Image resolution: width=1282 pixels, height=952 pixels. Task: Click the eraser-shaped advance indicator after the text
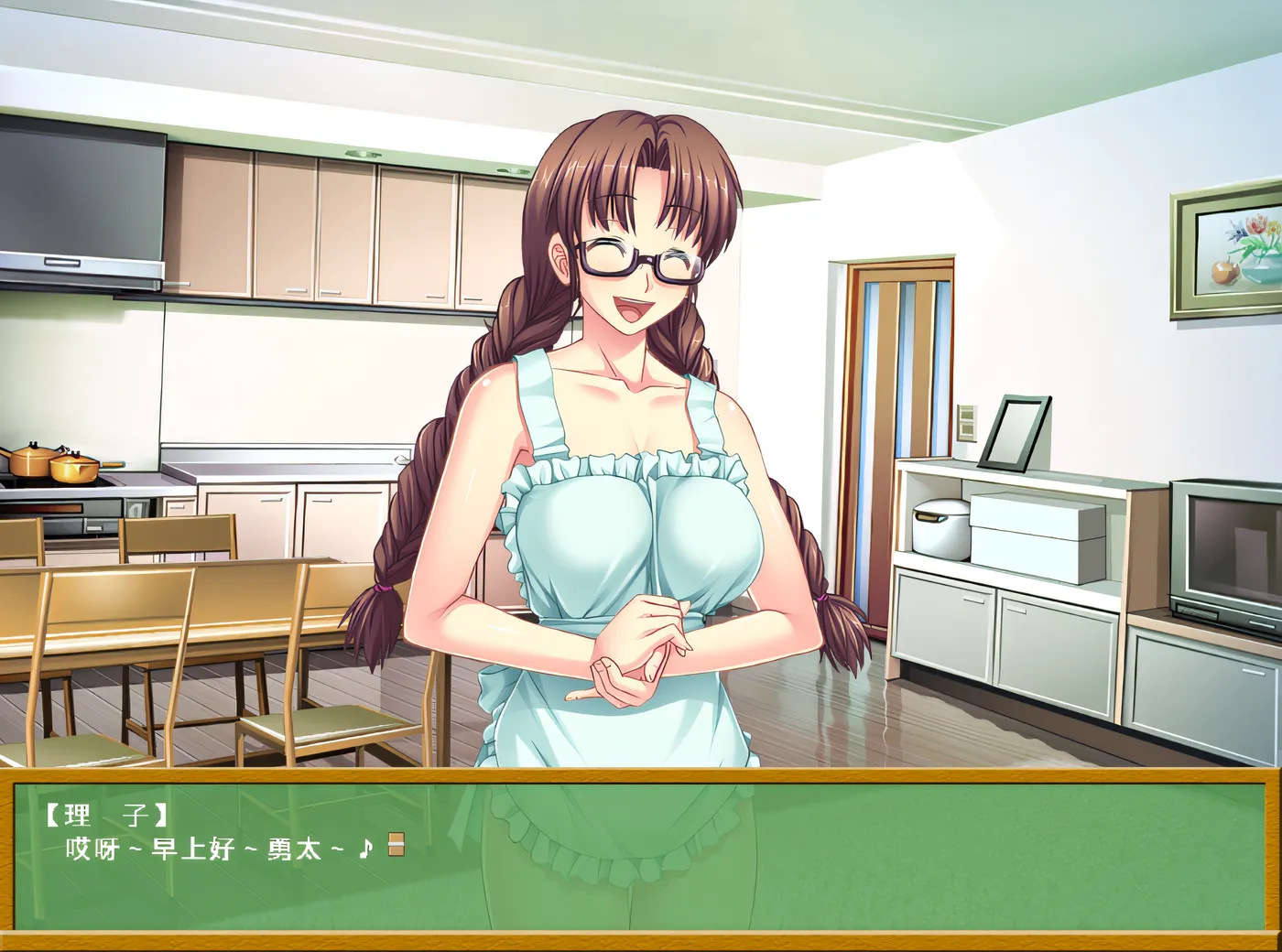coord(396,845)
